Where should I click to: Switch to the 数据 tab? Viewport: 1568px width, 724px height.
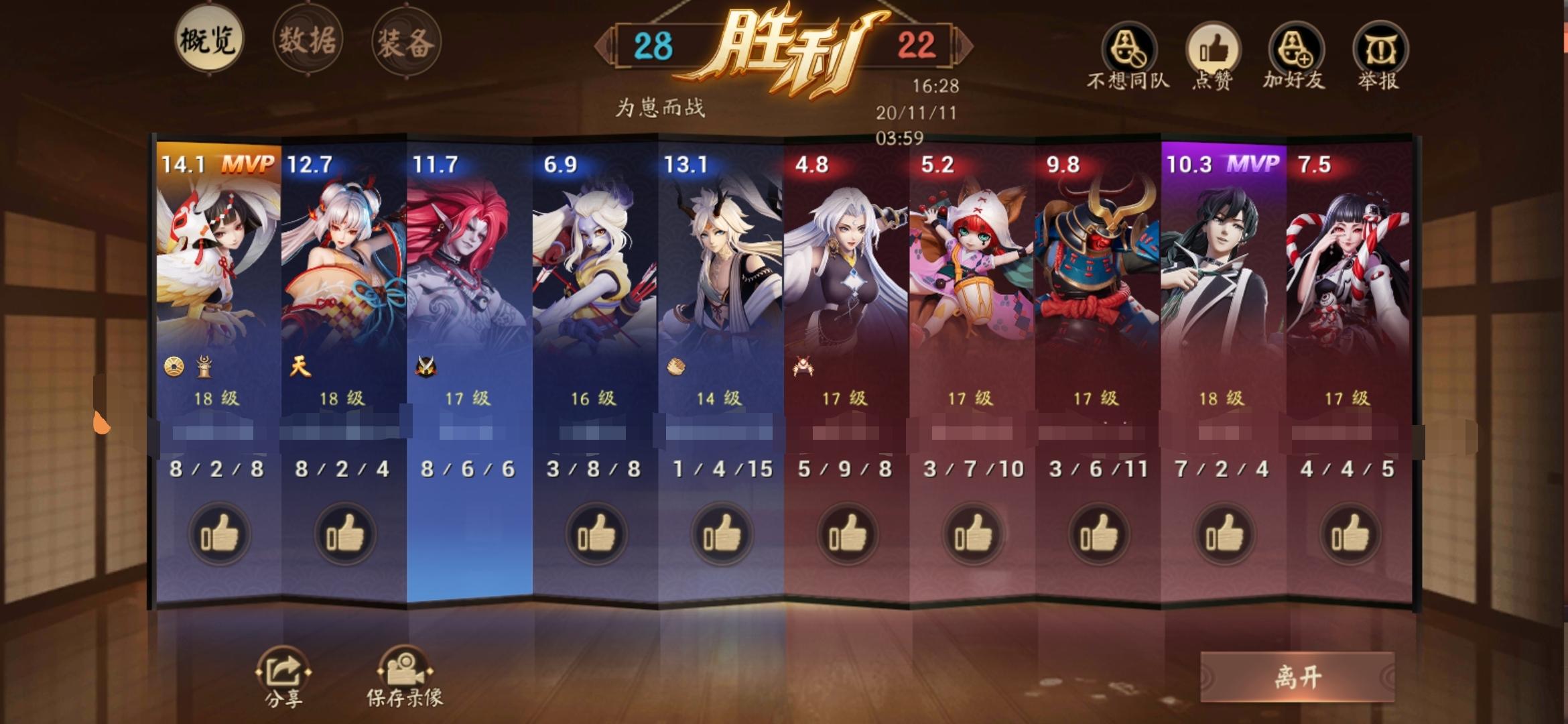pyautogui.click(x=308, y=38)
